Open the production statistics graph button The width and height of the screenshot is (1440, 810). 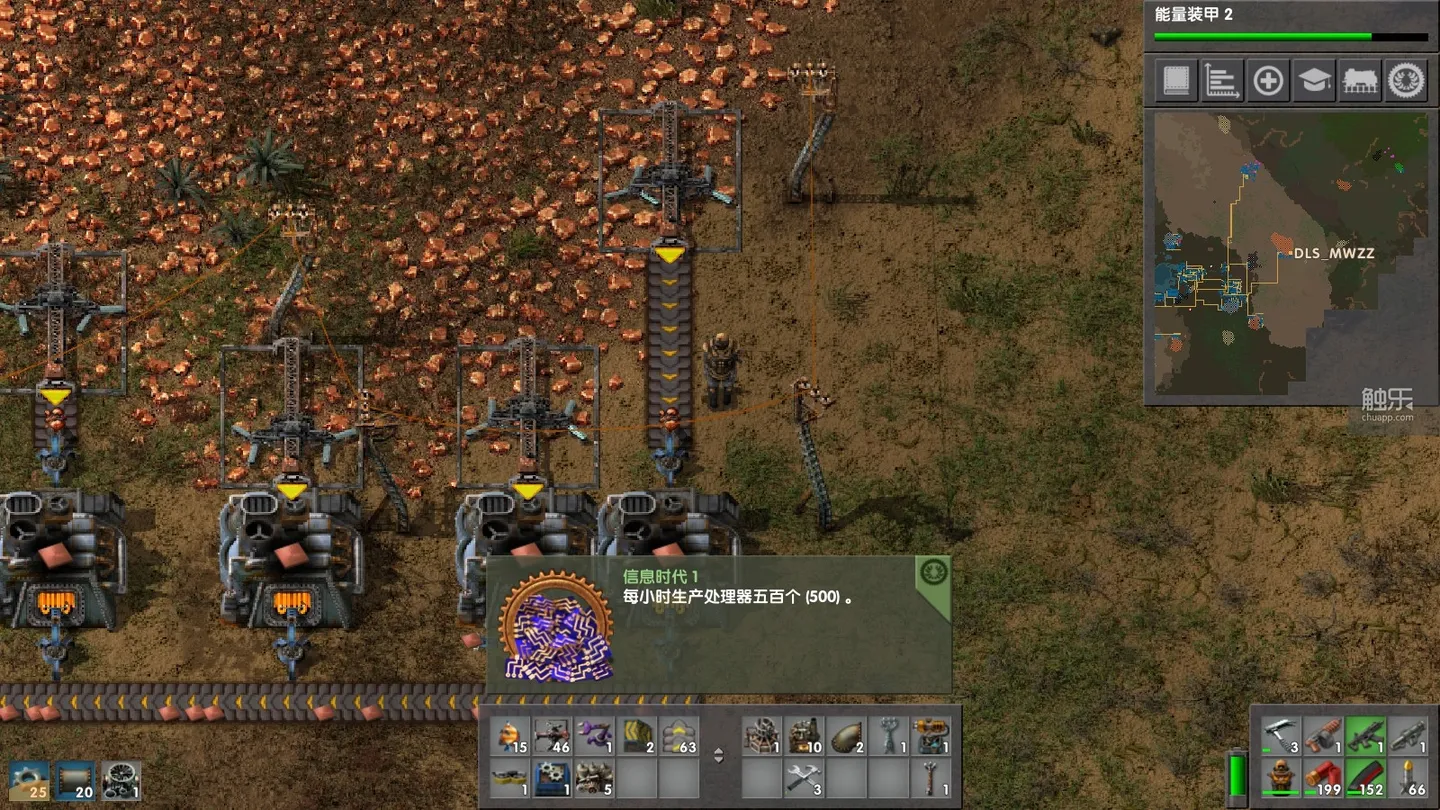click(1222, 80)
